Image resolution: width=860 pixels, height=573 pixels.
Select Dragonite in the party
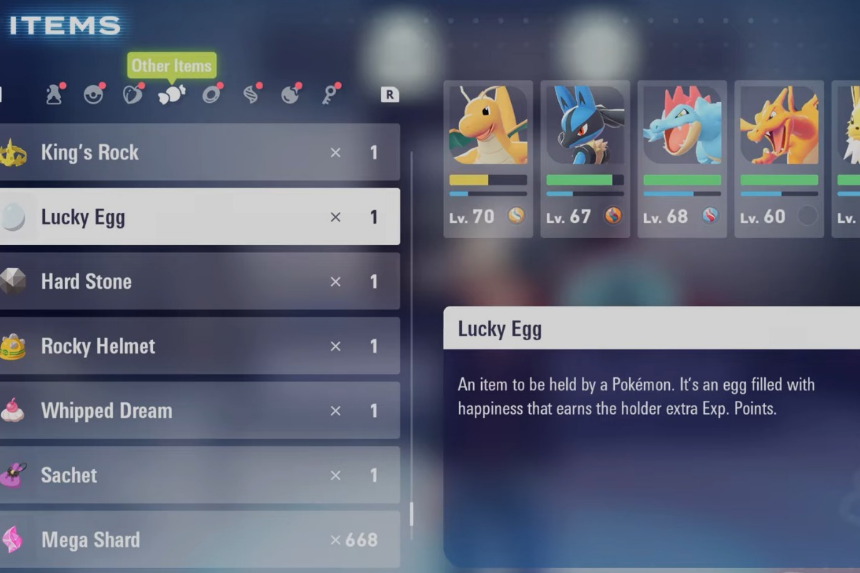[488, 158]
